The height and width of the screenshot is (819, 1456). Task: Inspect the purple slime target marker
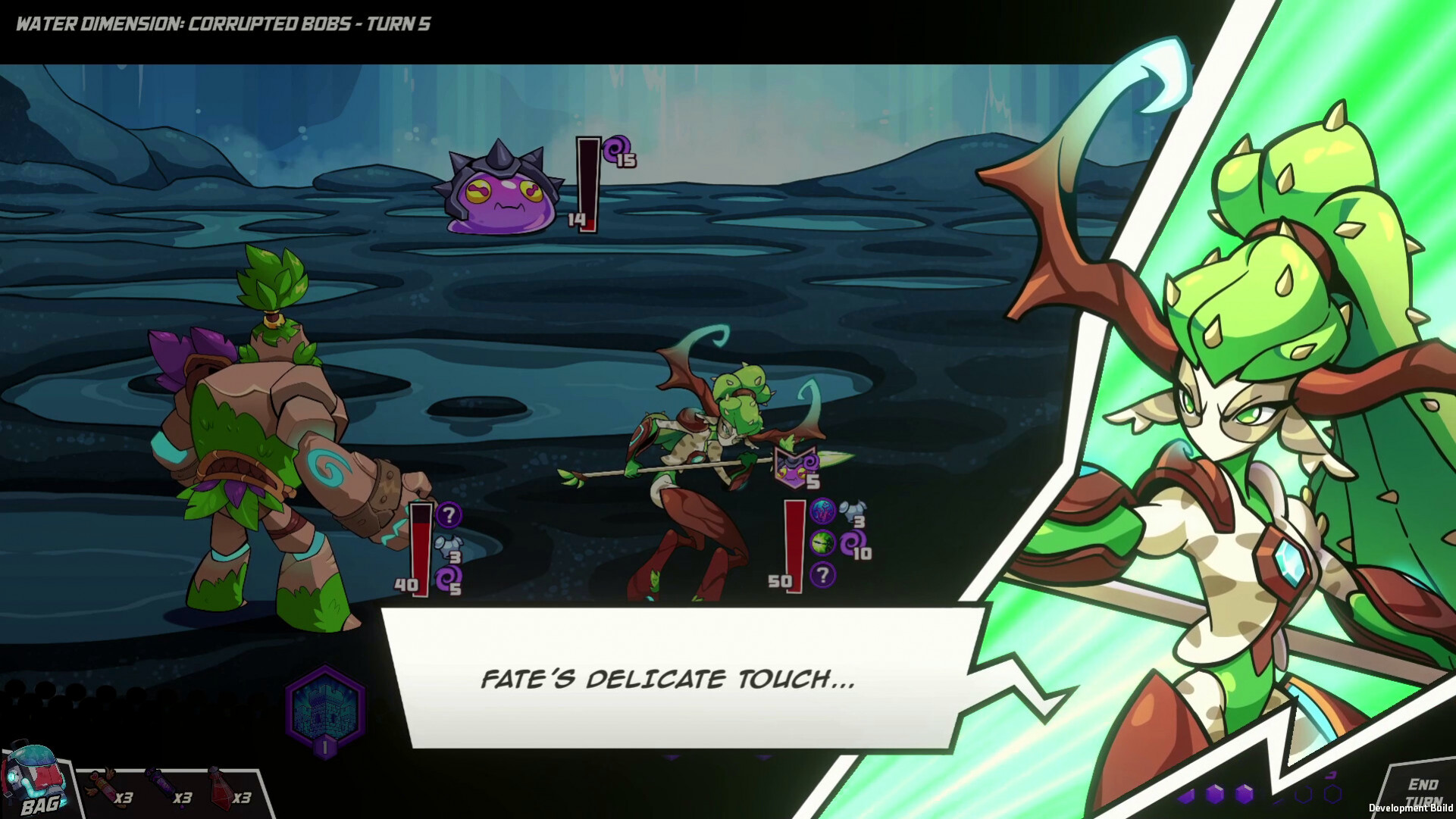point(794,467)
